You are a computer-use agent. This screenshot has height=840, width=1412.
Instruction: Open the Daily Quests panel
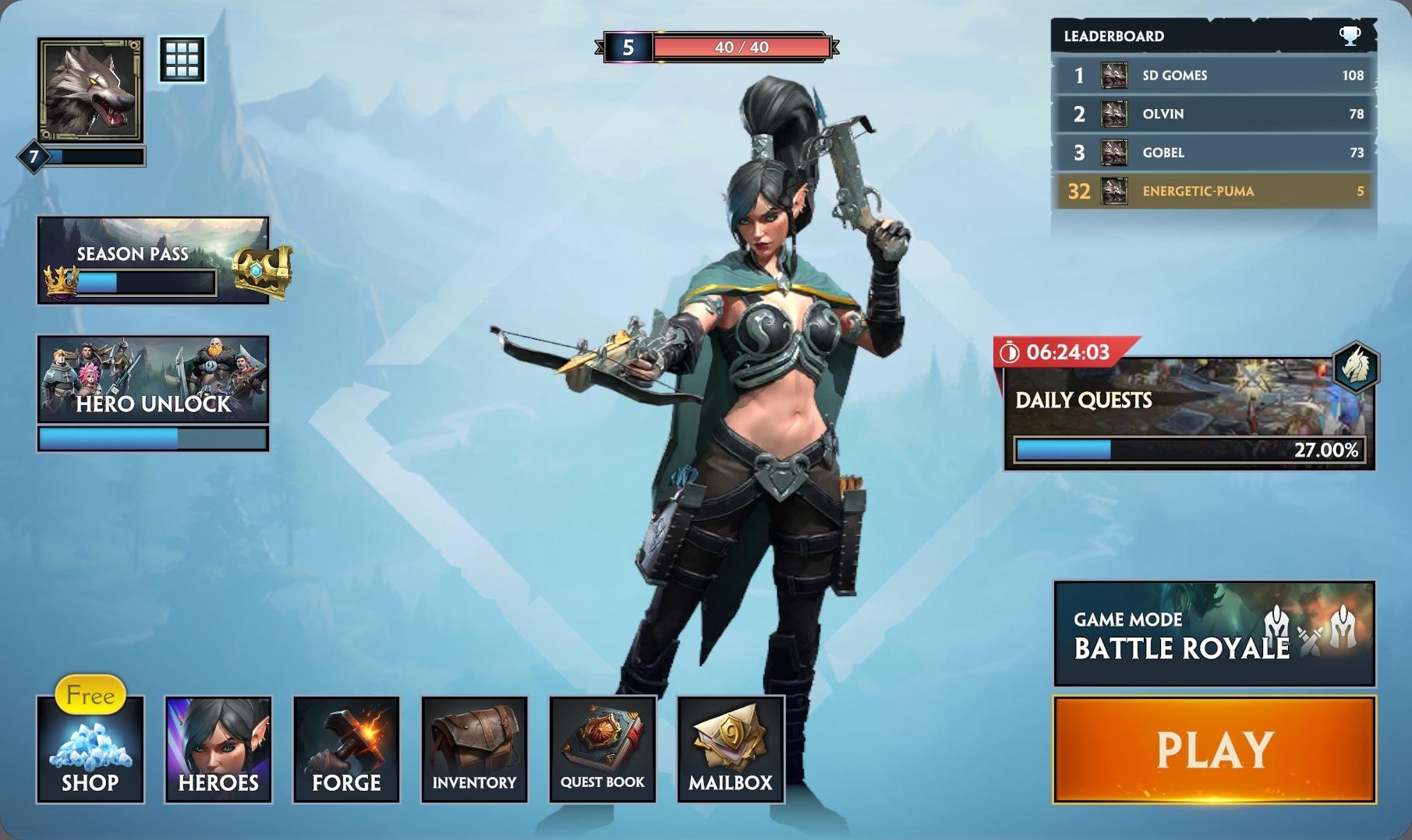pyautogui.click(x=1189, y=413)
